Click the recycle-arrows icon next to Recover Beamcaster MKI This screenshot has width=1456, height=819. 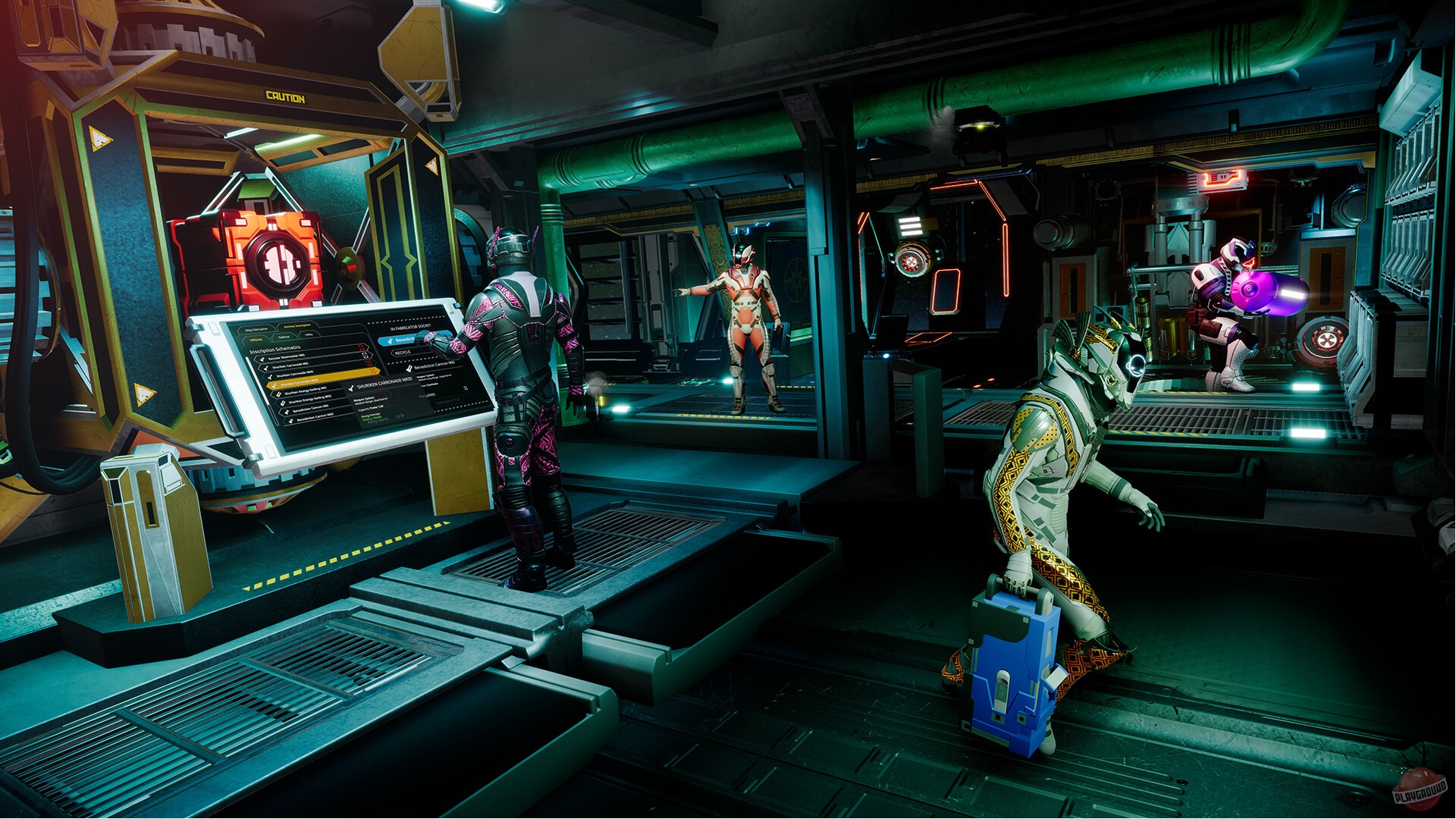[x=365, y=356]
